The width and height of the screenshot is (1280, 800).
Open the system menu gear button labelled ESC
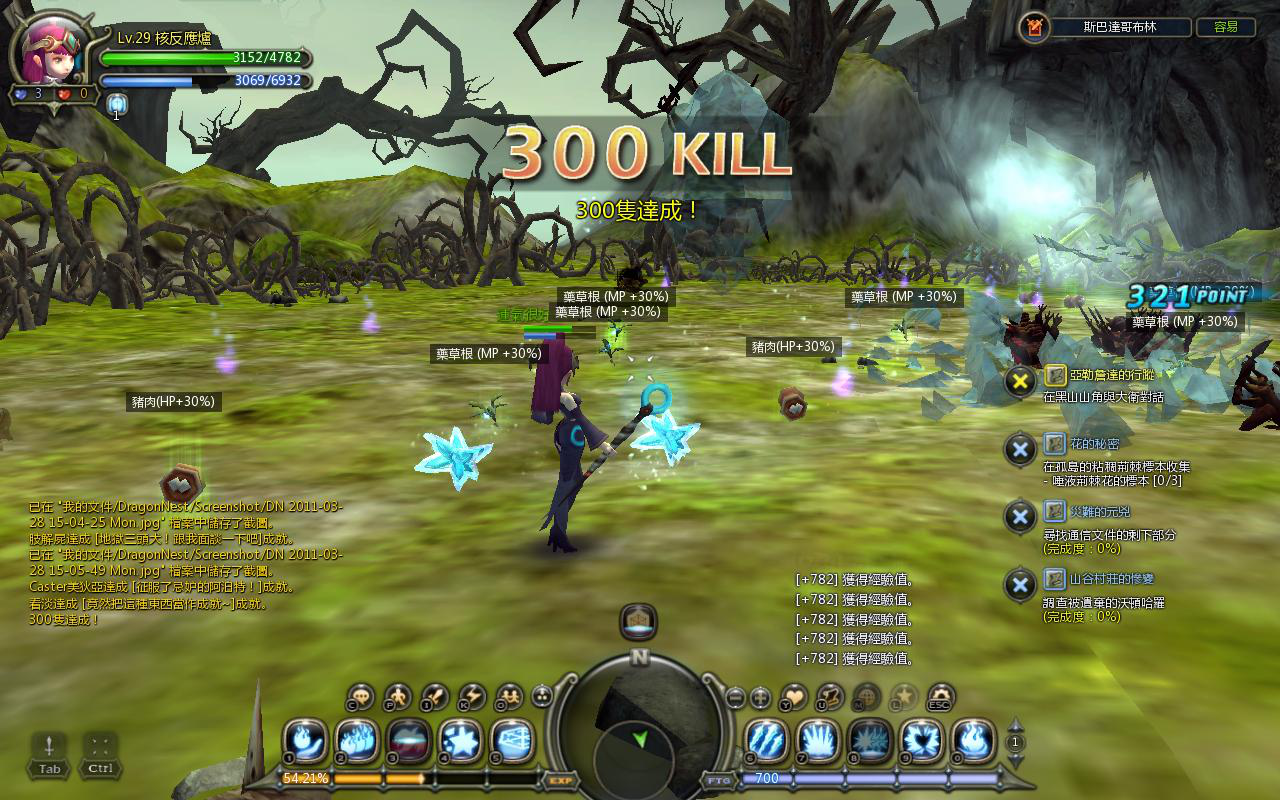pos(941,697)
